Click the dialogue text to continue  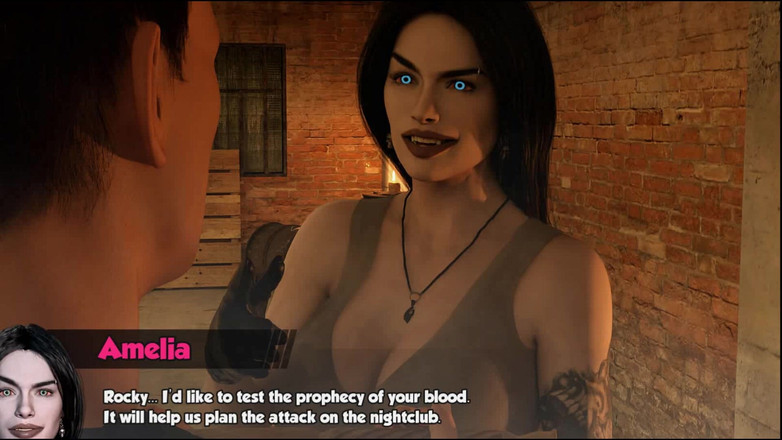[x=286, y=406]
